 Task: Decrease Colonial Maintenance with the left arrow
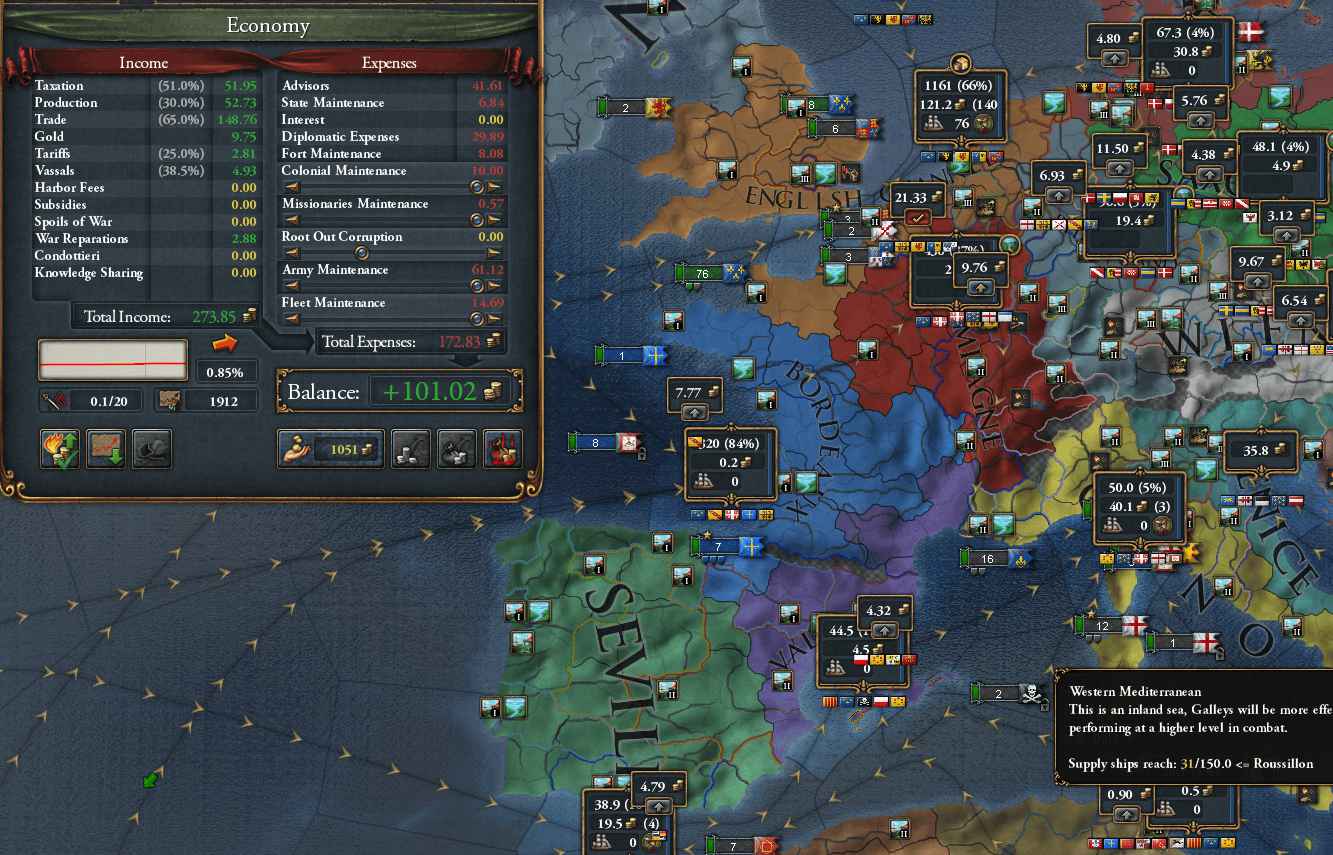291,187
